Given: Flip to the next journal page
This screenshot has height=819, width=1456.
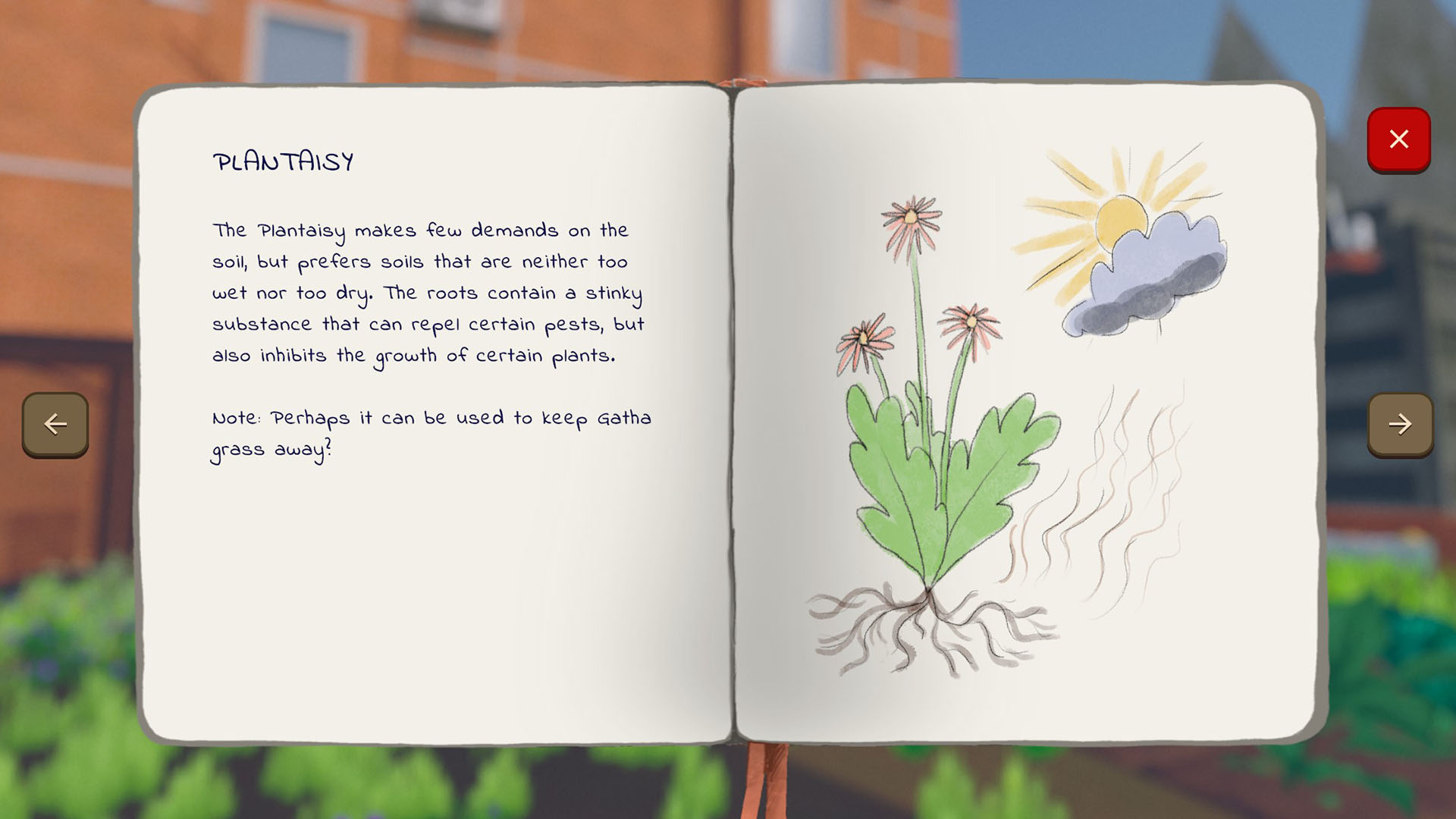Looking at the screenshot, I should point(1400,424).
